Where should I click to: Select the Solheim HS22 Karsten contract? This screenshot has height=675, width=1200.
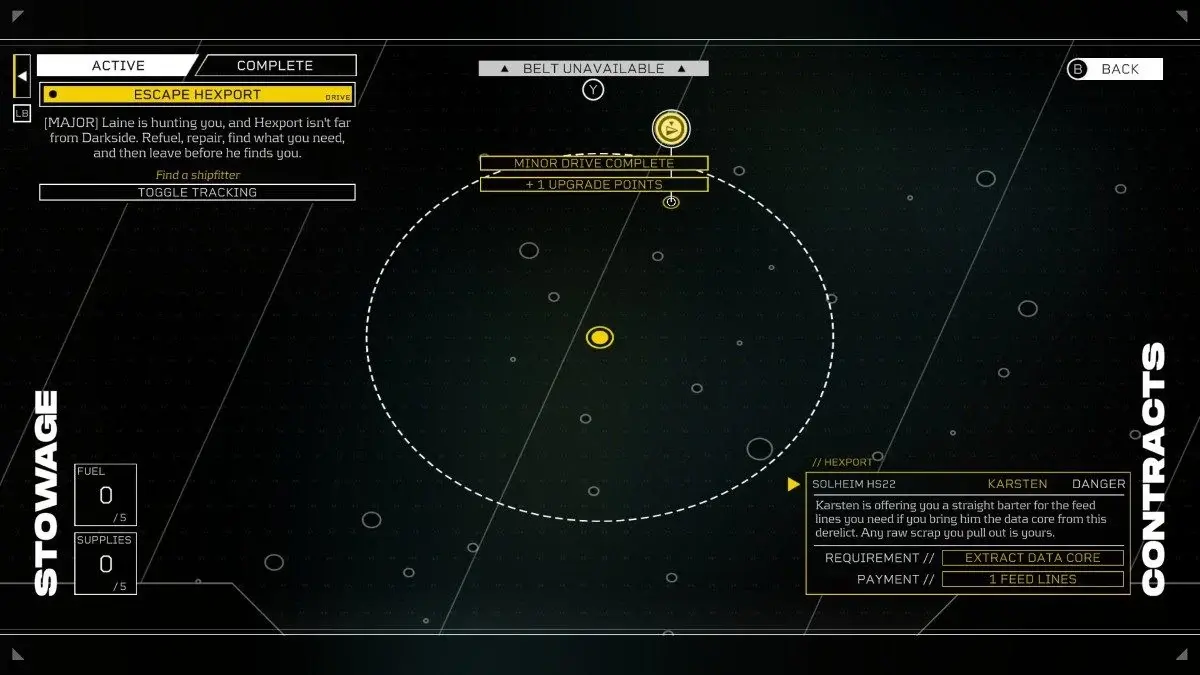pos(967,484)
